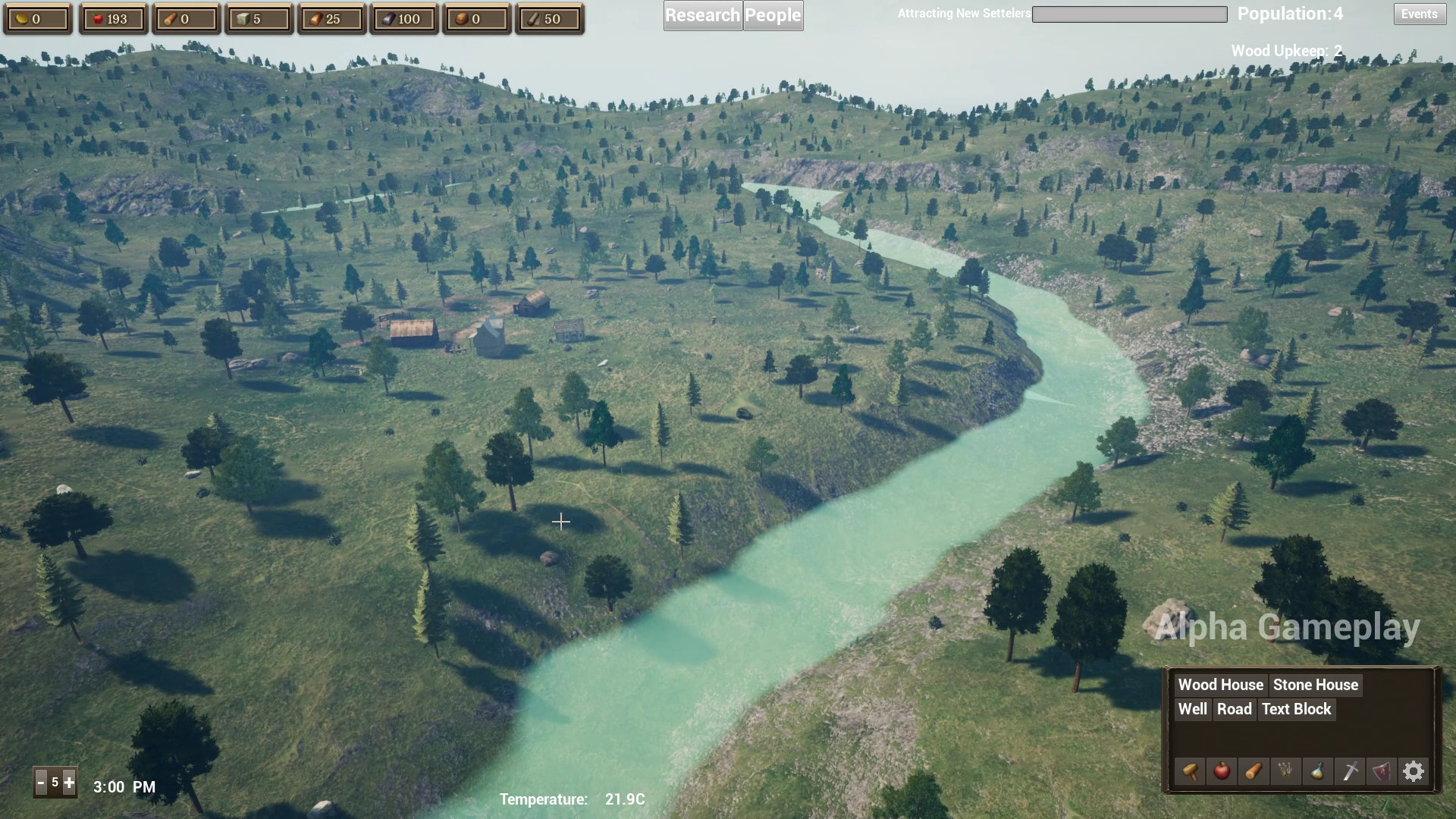Increase game speed with plus button
Screen dimensions: 1456x819
pos(69,782)
